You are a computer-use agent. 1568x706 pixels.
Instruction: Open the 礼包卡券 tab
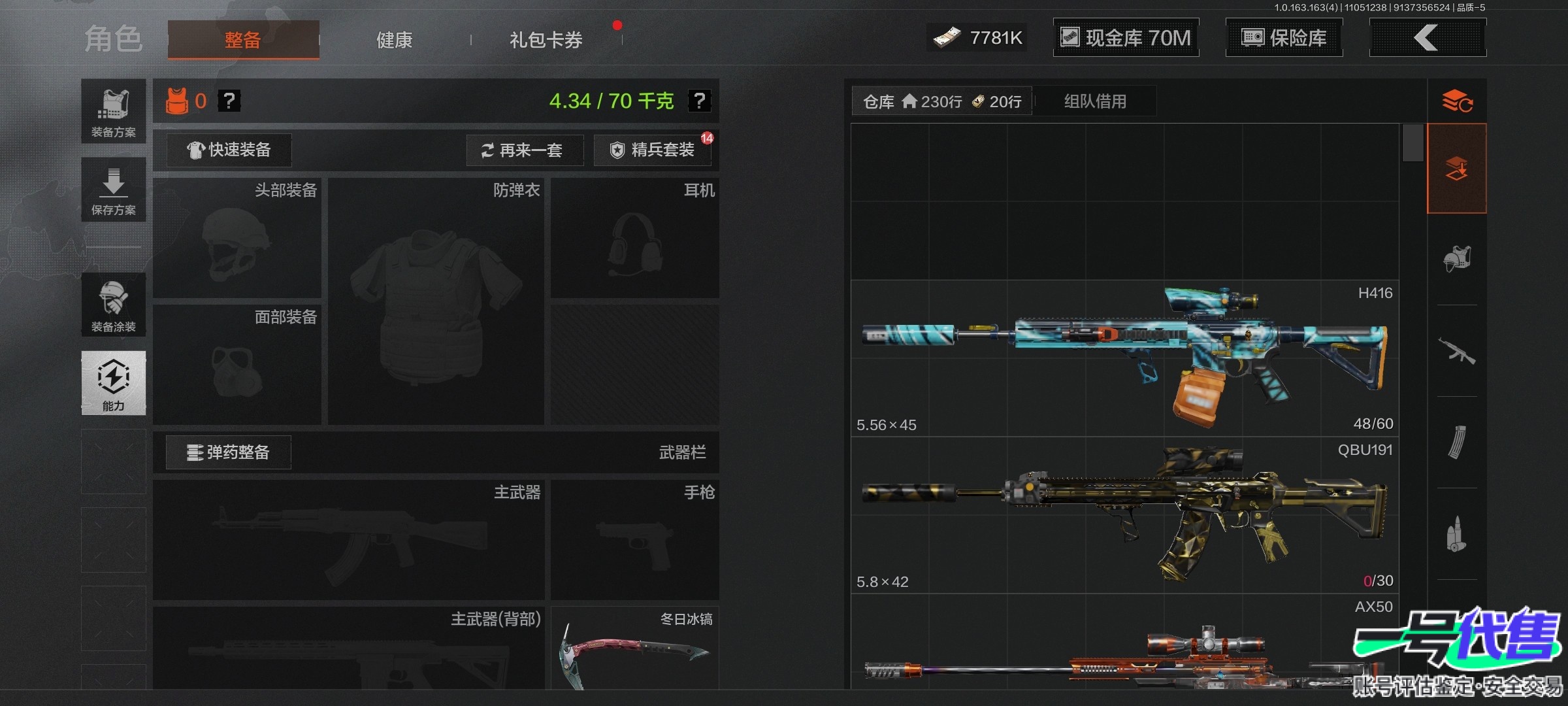tap(546, 40)
